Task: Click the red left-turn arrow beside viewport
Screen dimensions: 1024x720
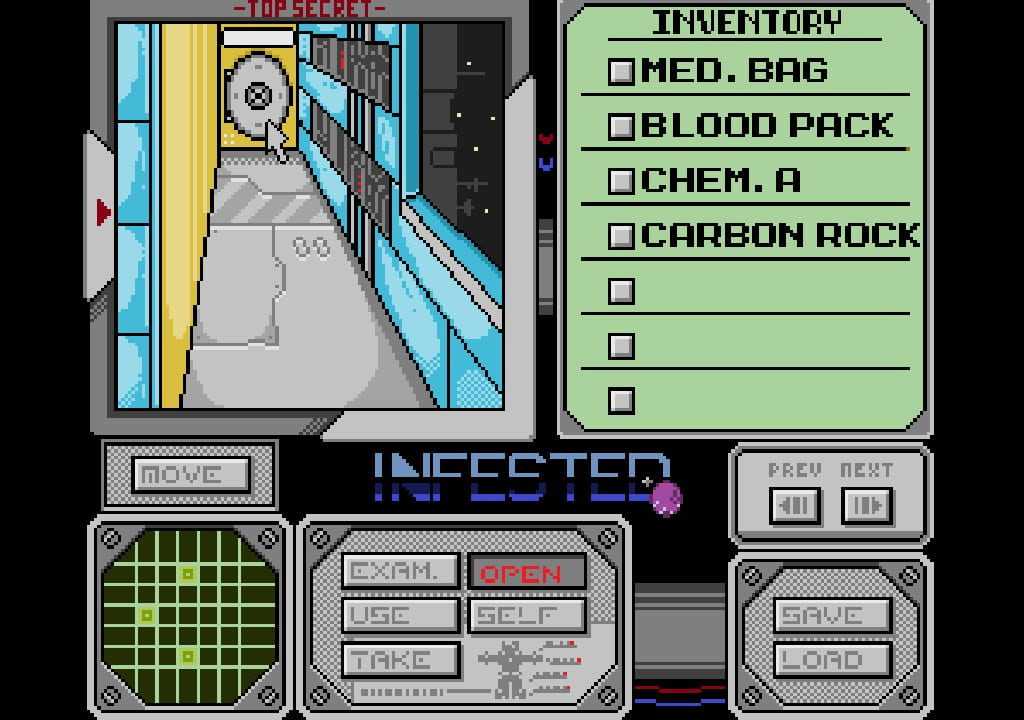Action: point(103,212)
